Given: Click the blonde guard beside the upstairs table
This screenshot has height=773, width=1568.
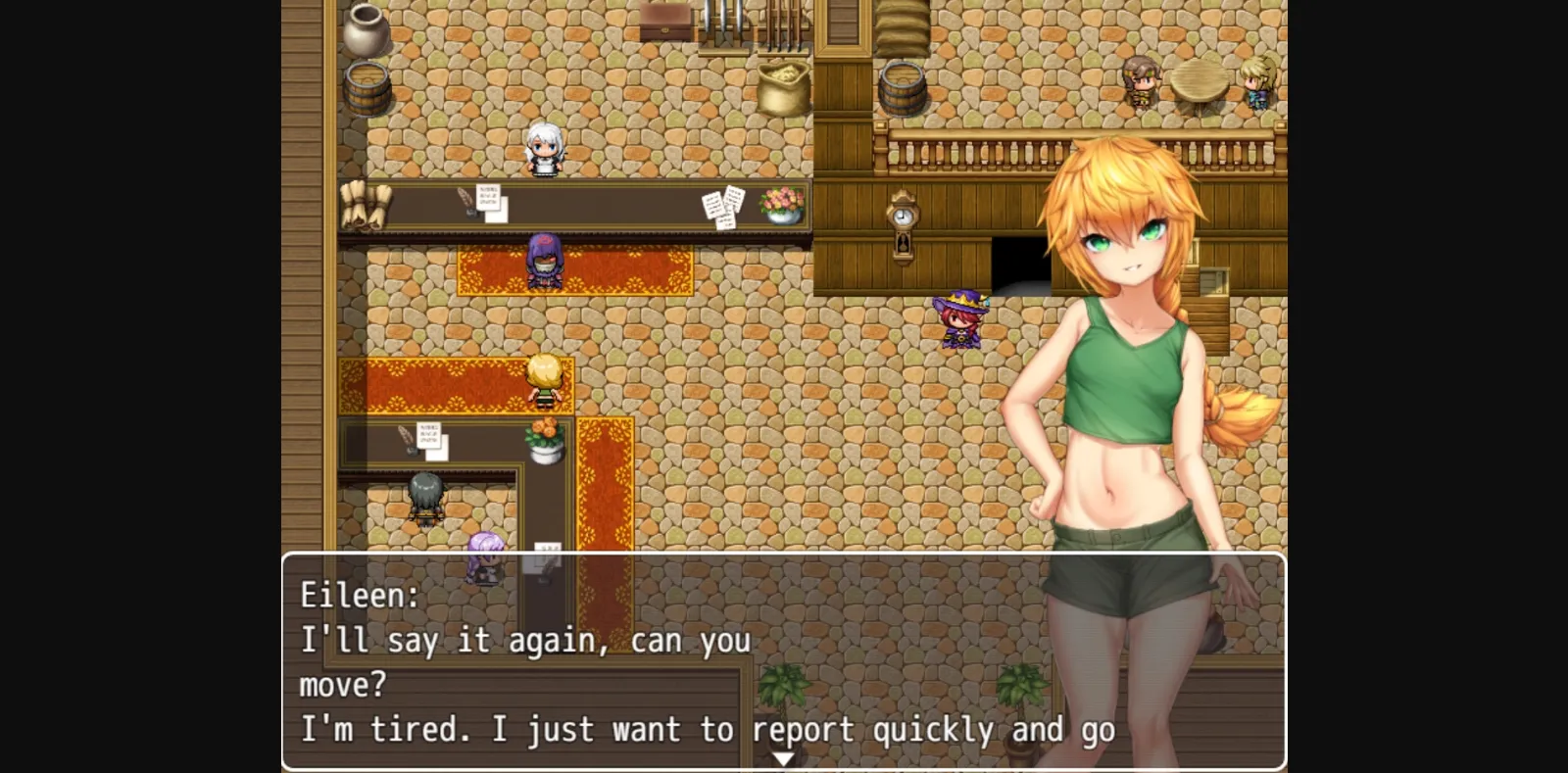Looking at the screenshot, I should coord(1257,83).
